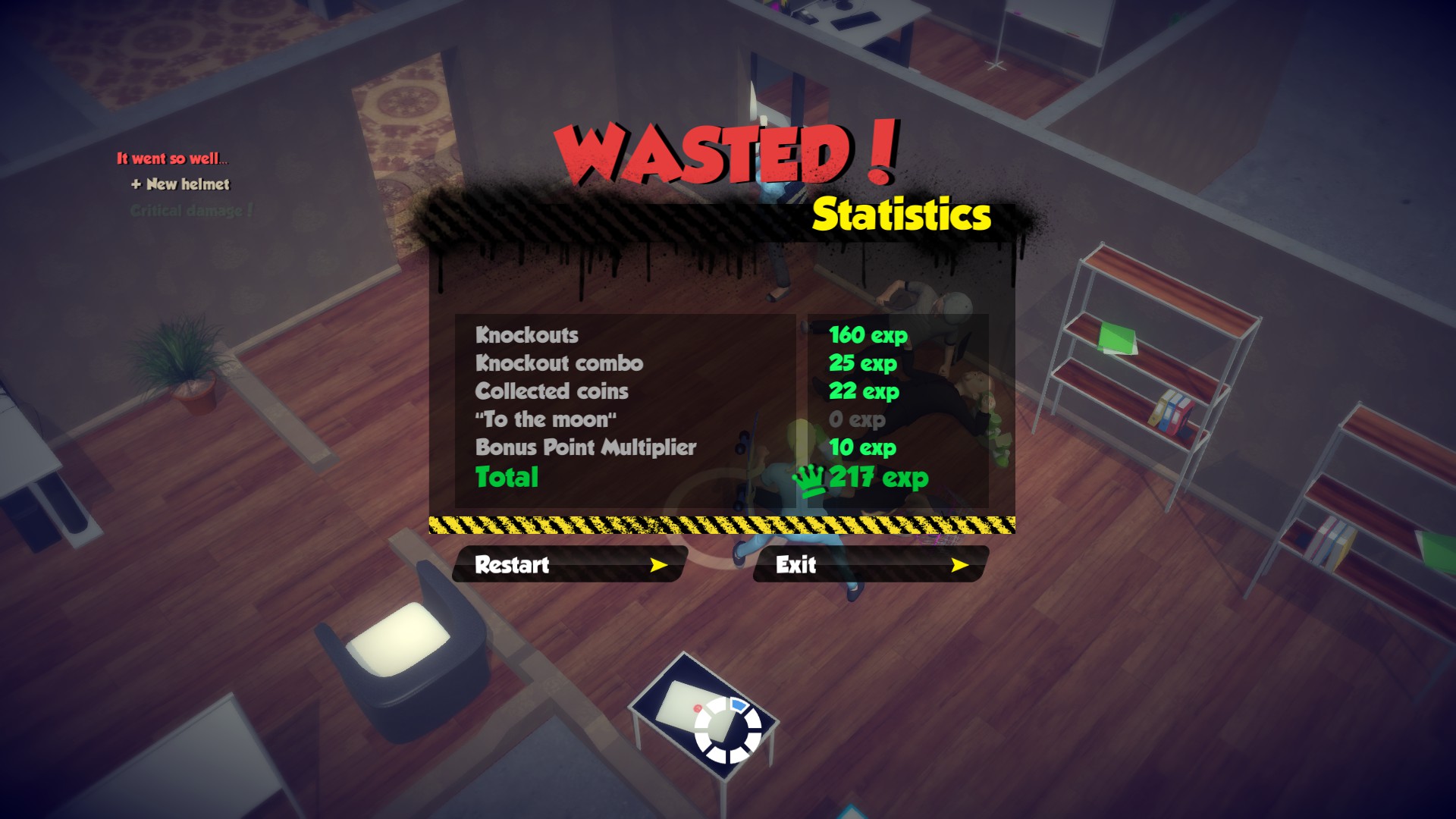Click the Exit button
The width and height of the screenshot is (1456, 819).
click(870, 565)
